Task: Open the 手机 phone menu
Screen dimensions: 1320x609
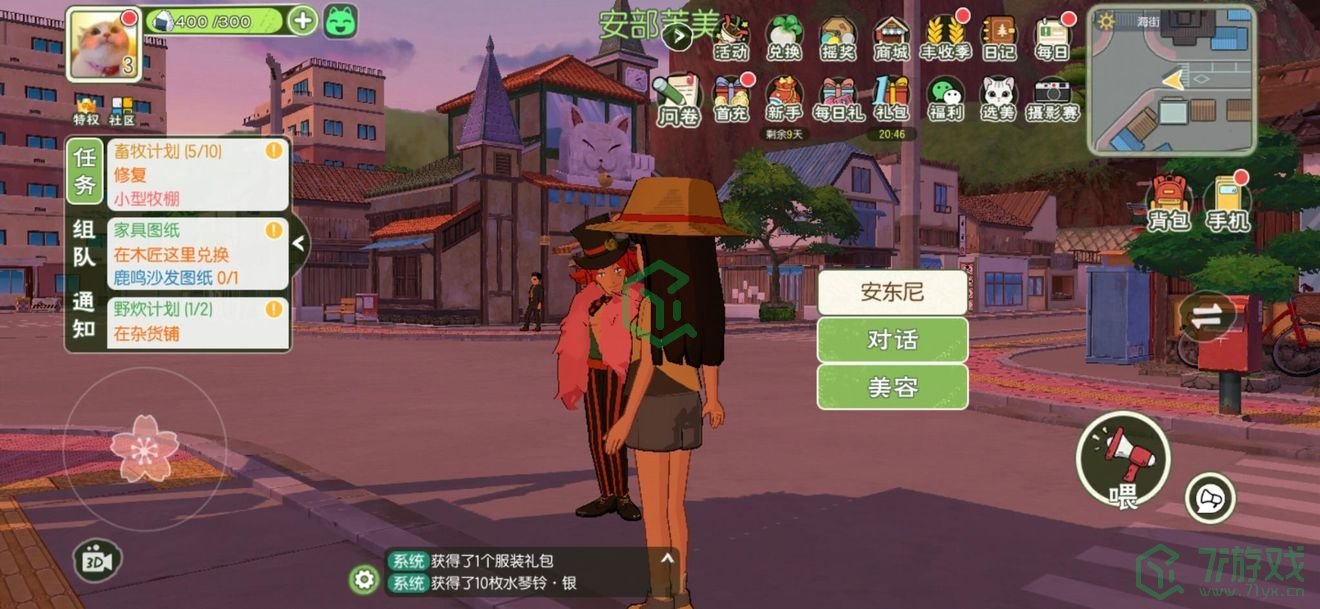Action: point(1227,202)
